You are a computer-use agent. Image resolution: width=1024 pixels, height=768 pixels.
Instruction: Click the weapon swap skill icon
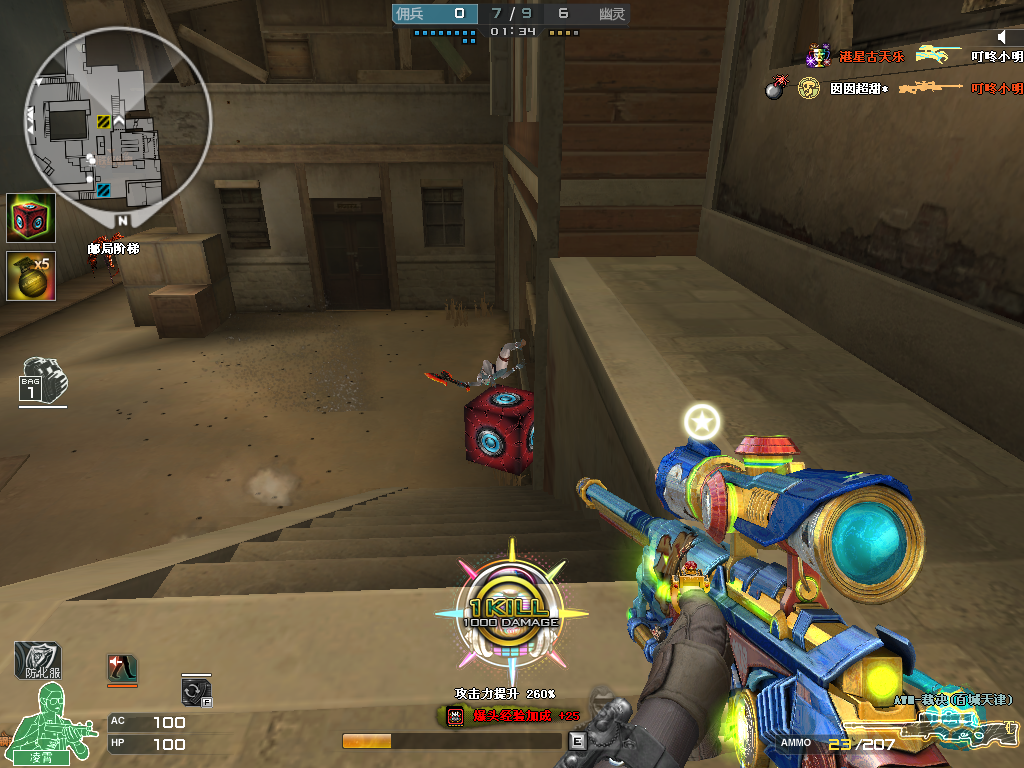coord(196,691)
